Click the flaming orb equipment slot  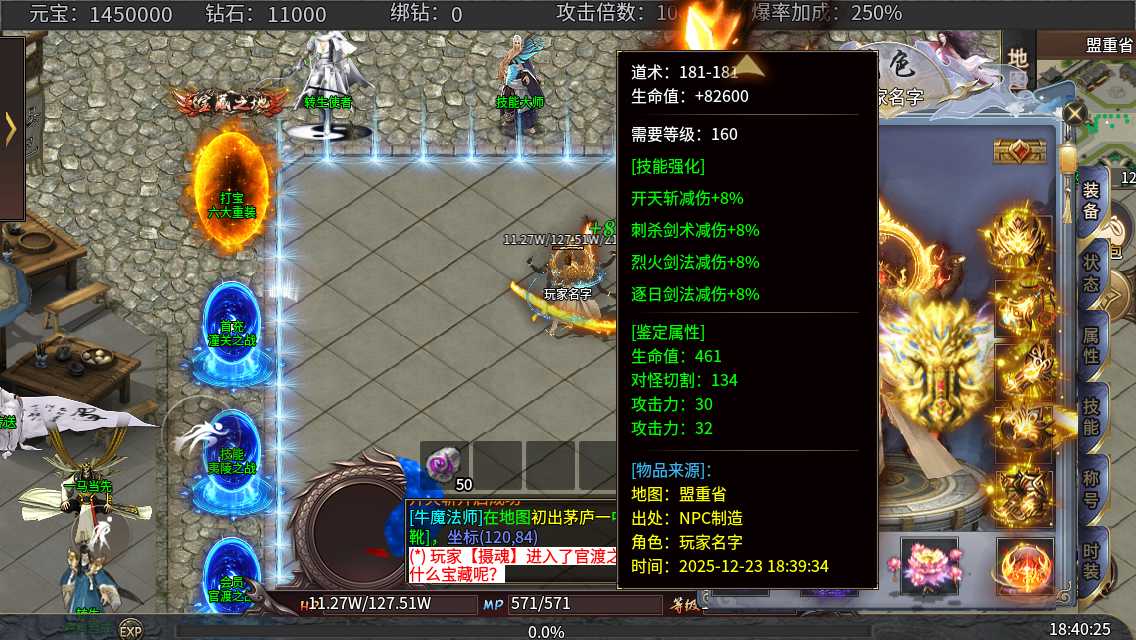pyautogui.click(x=1024, y=566)
